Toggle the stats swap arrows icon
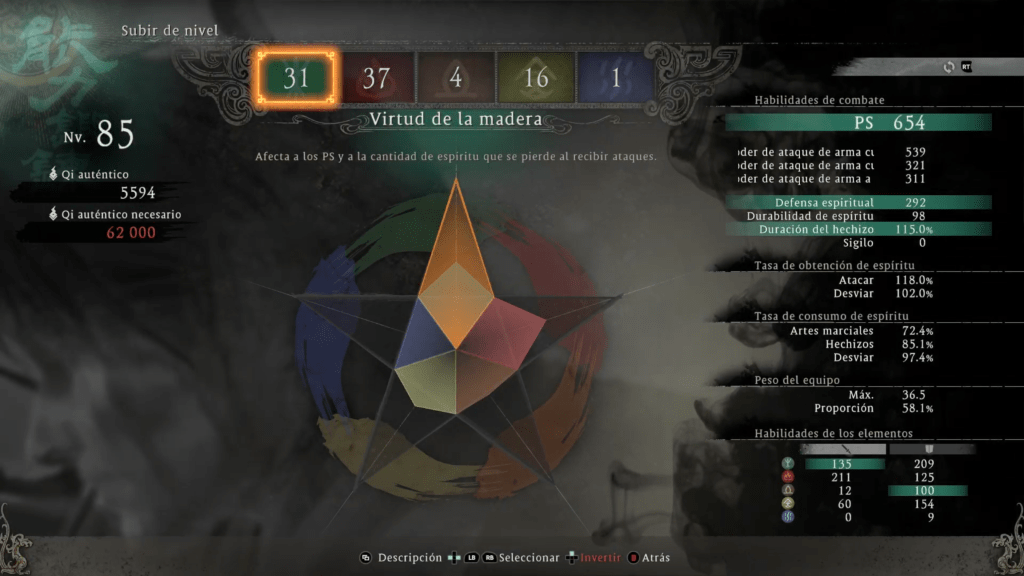The height and width of the screenshot is (576, 1024). coord(948,67)
